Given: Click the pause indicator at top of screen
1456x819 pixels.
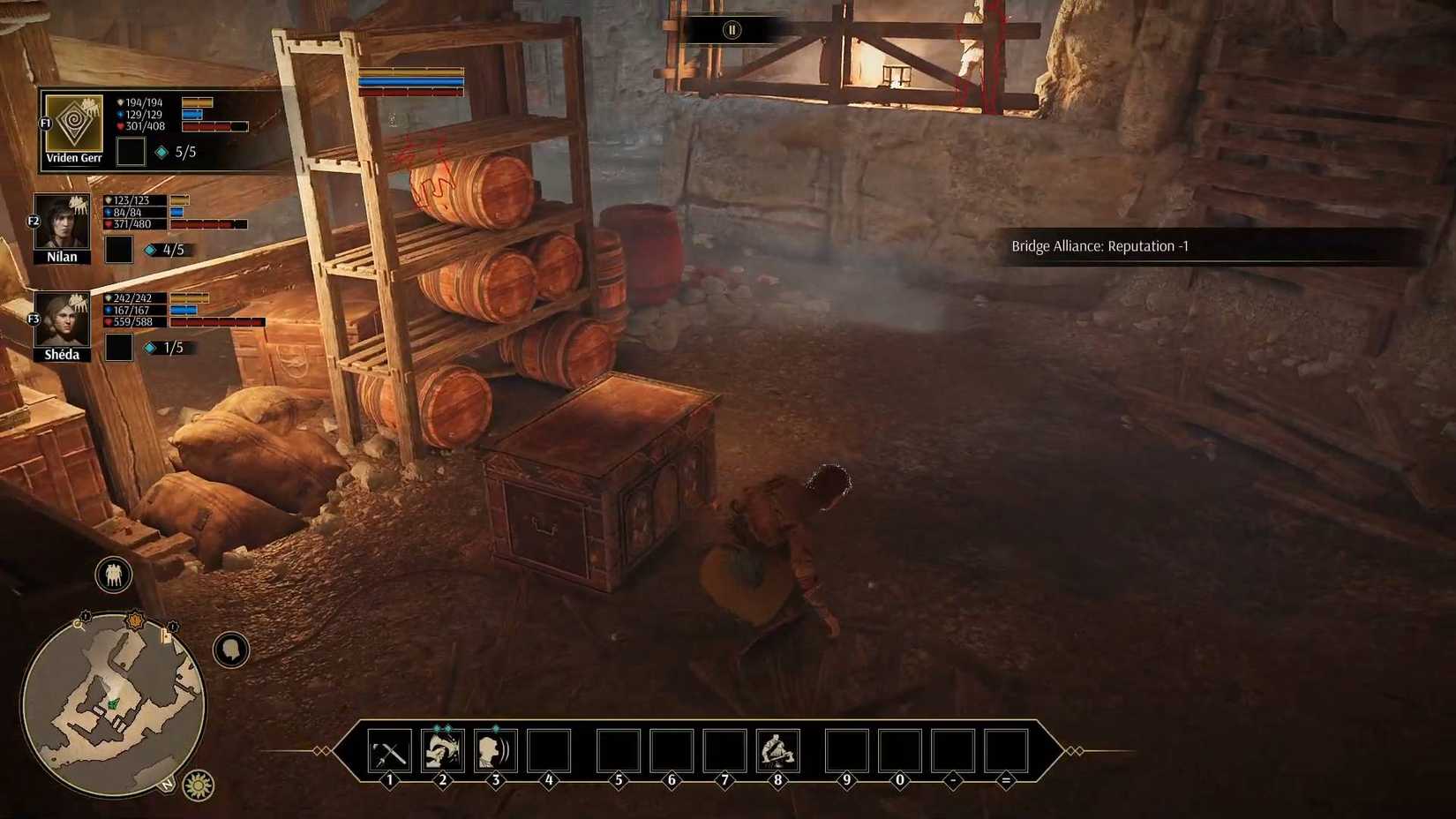Looking at the screenshot, I should tap(731, 28).
